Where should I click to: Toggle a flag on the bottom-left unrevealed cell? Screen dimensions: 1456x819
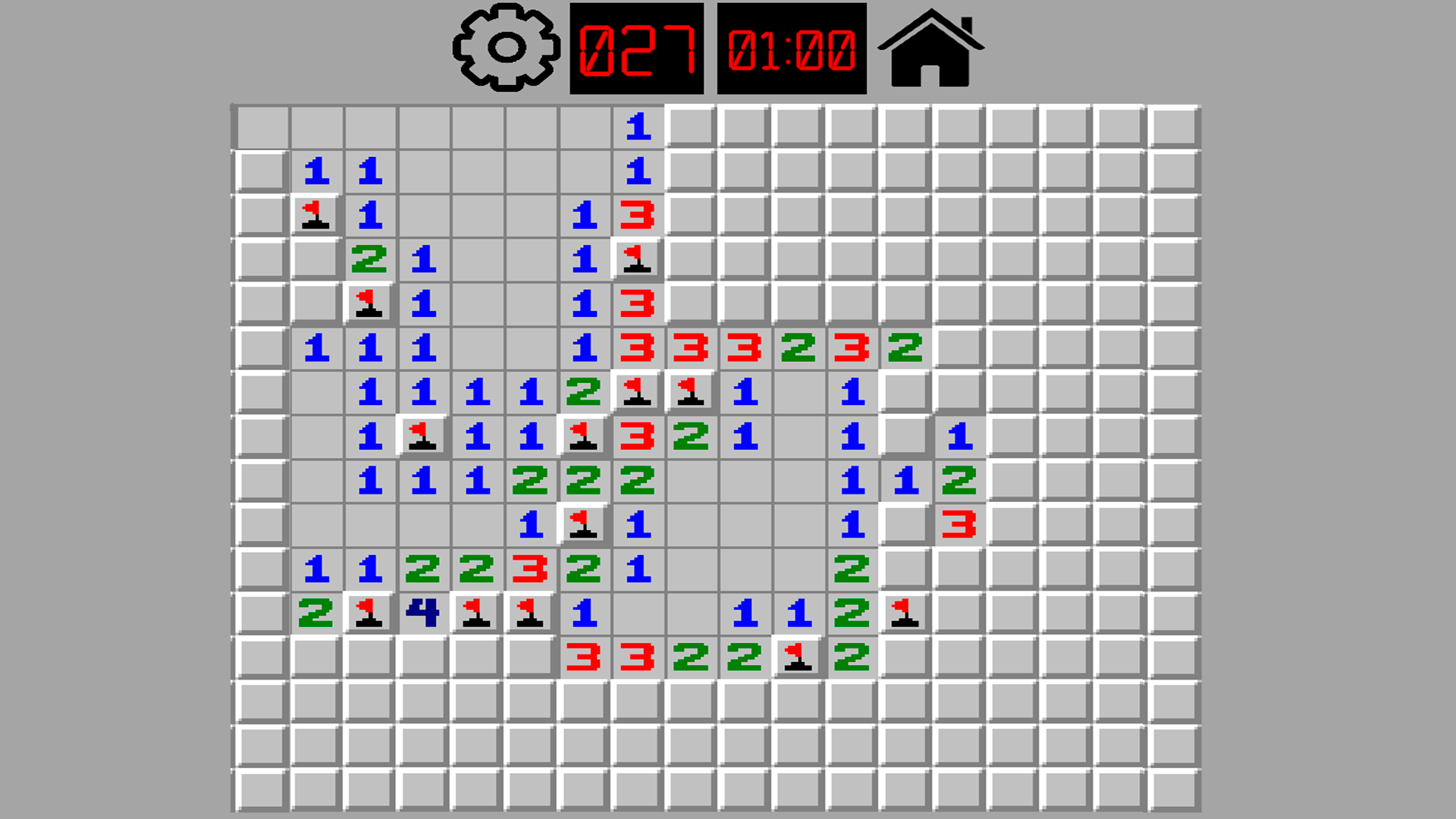click(x=262, y=789)
